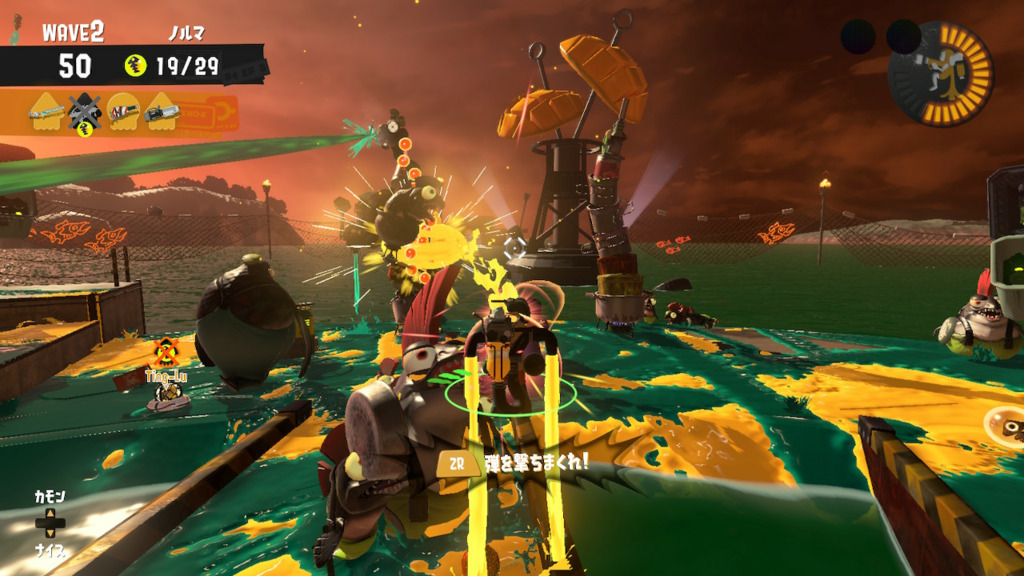The width and height of the screenshot is (1024, 576).
Task: Select the first teammate's light-blue weapon icon
Action: click(47, 113)
